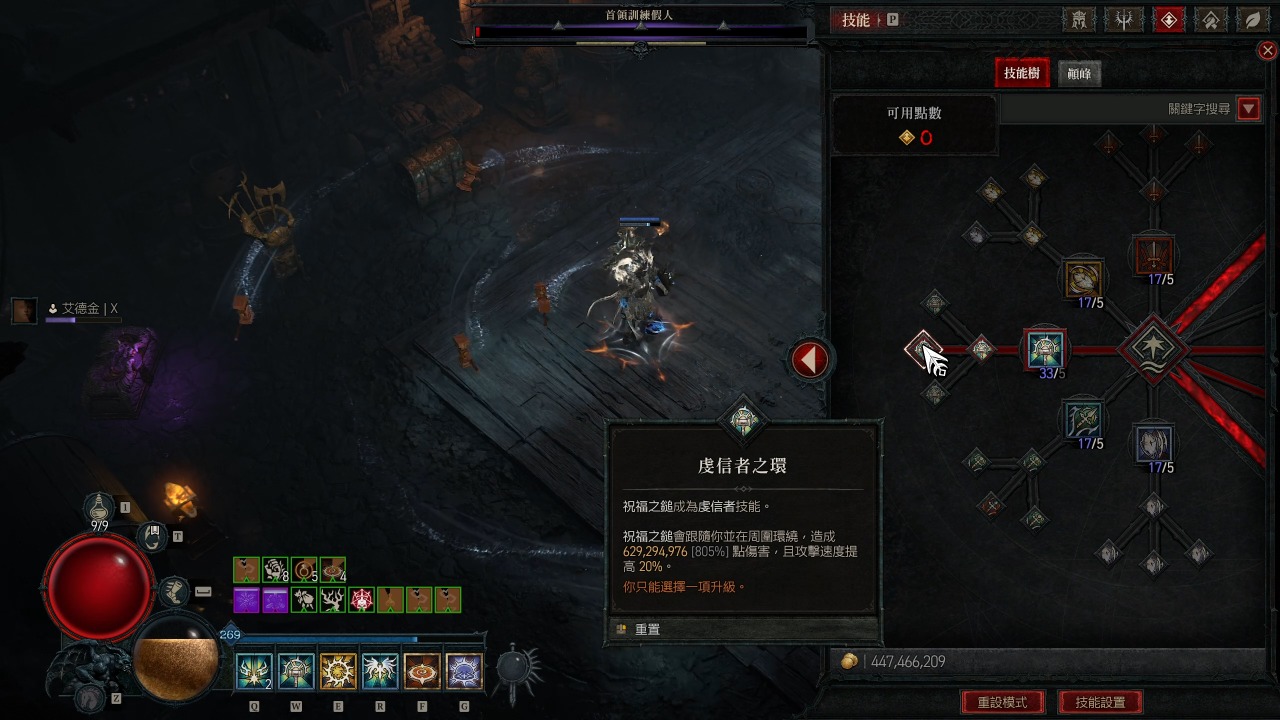Close the skills panel
1280x720 pixels.
tap(1267, 51)
